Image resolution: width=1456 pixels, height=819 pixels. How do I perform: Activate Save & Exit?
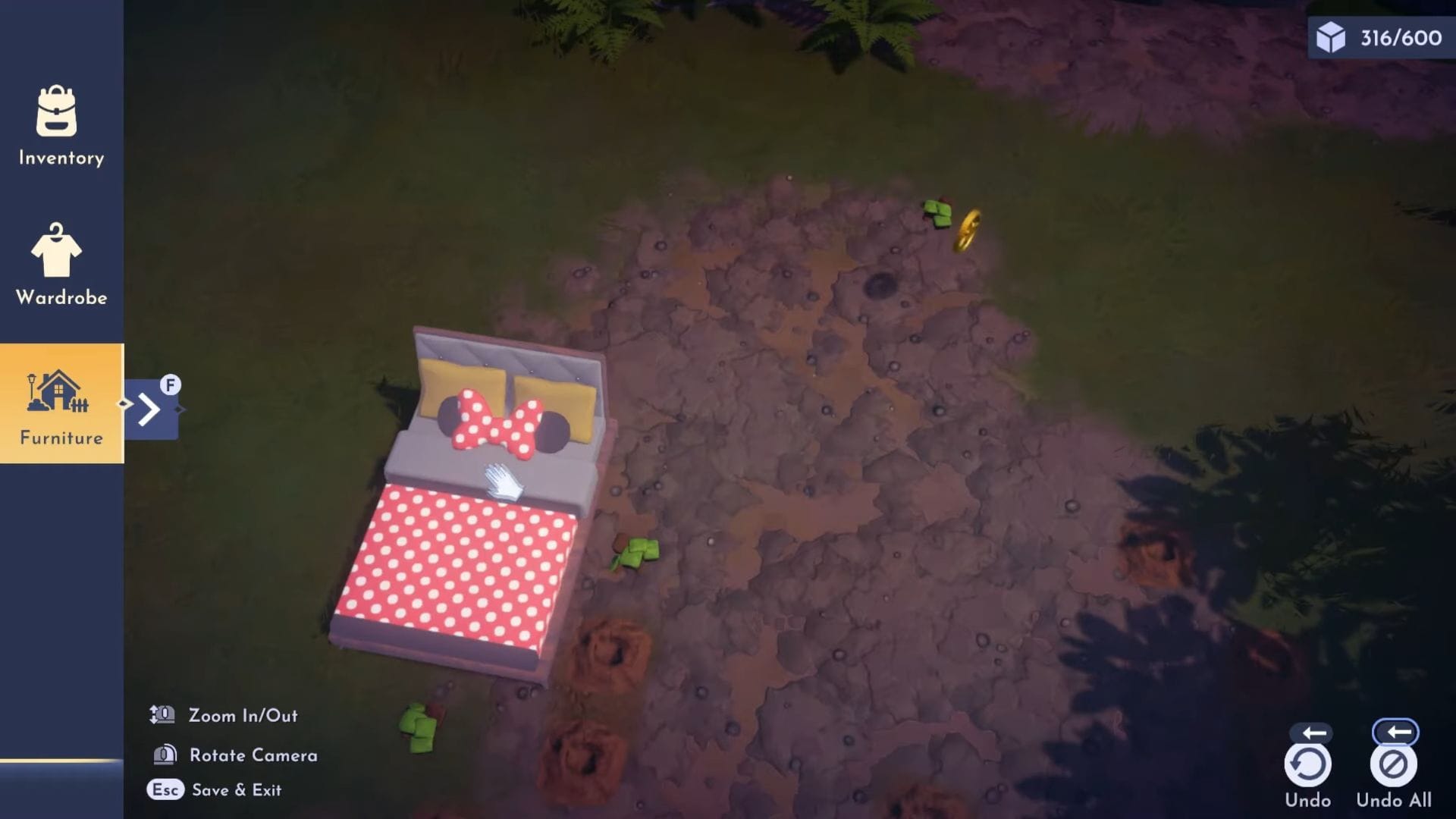click(x=235, y=789)
